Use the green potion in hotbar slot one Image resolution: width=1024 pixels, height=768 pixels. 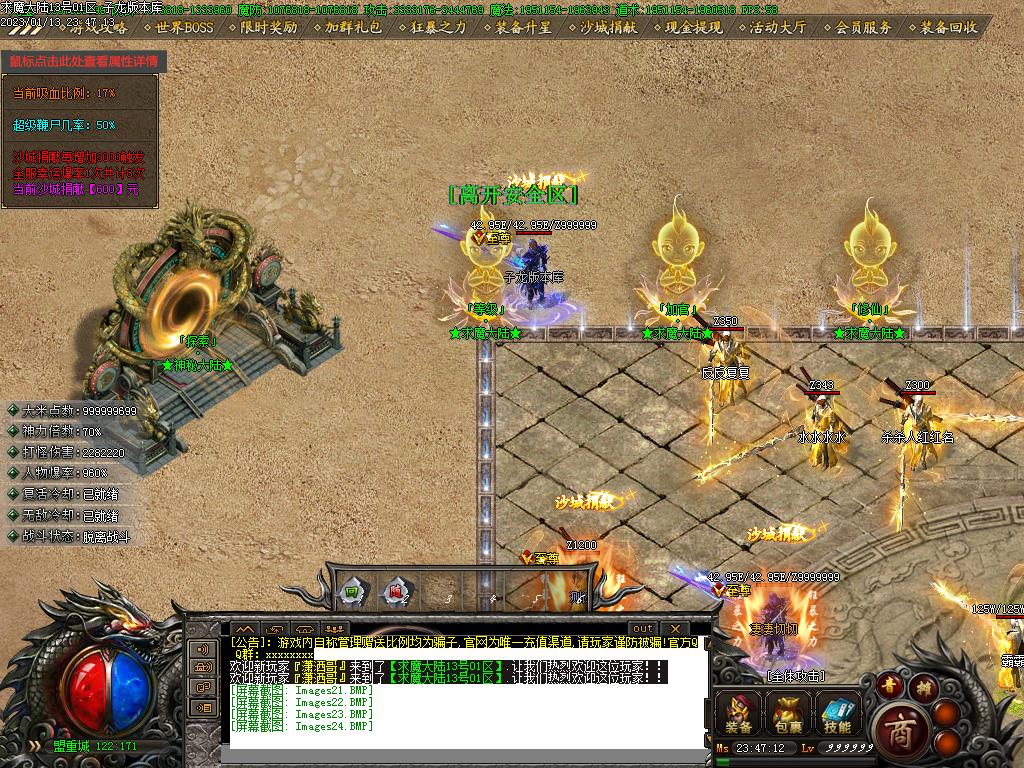point(352,592)
